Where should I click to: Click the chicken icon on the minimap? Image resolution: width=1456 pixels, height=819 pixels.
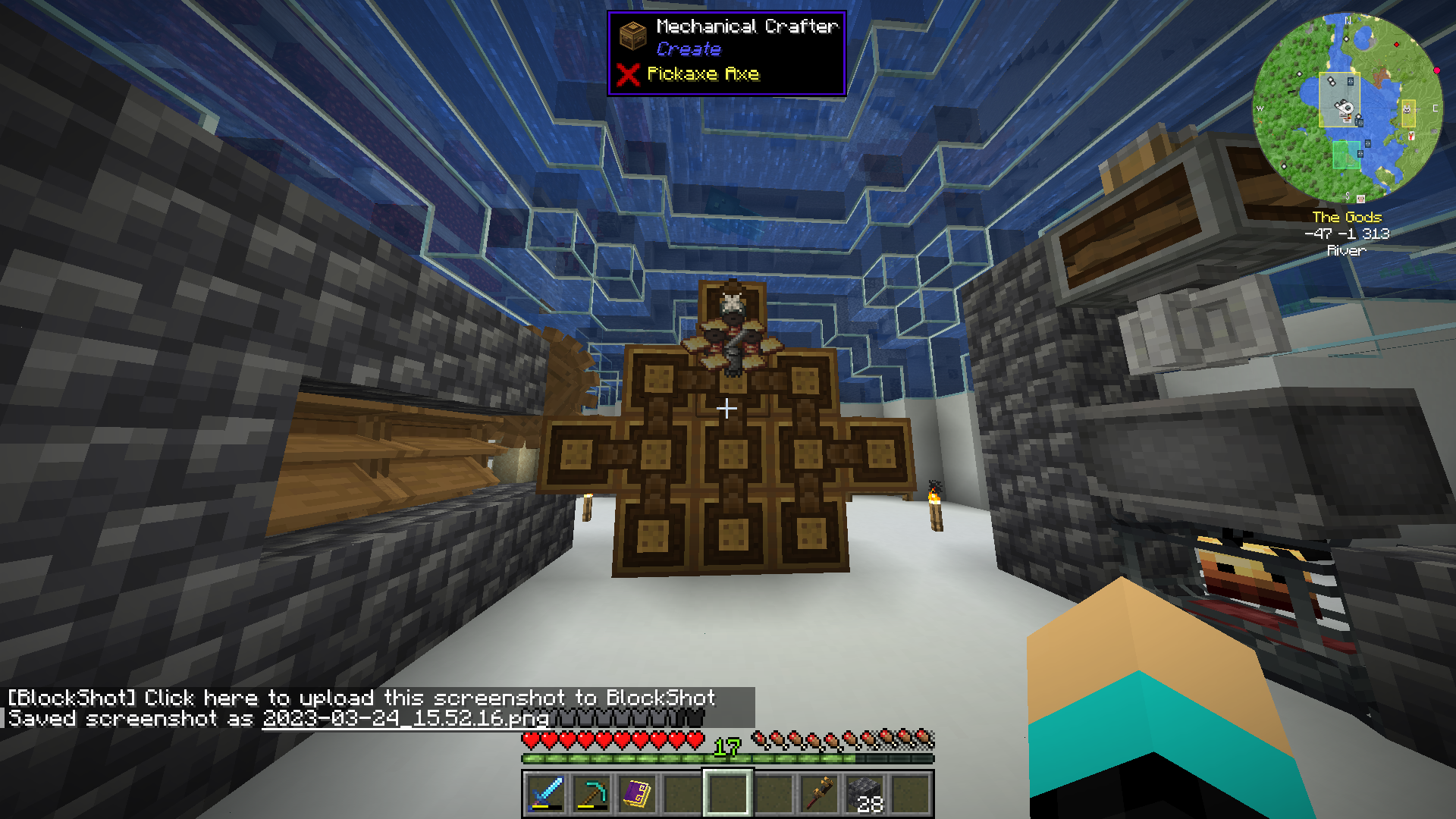tap(1410, 136)
